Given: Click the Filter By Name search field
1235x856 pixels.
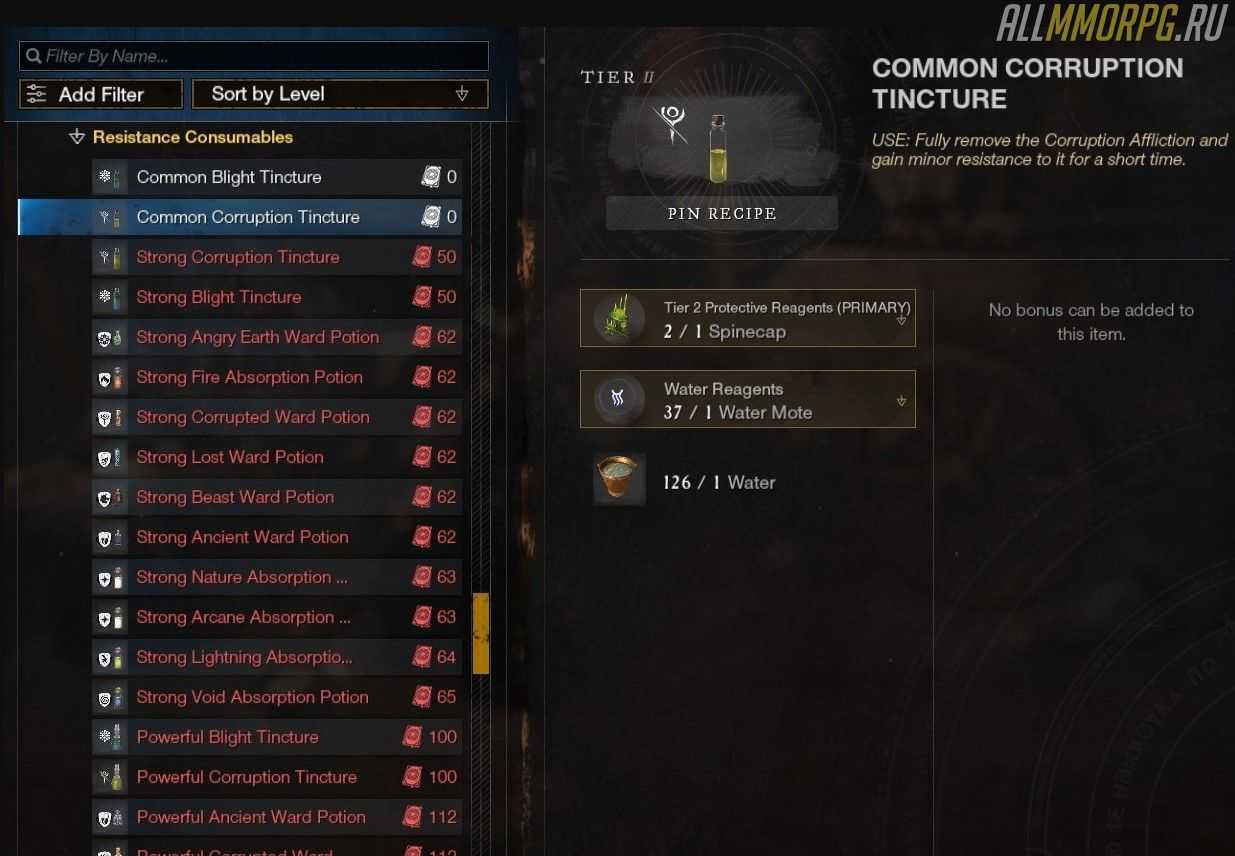Looking at the screenshot, I should click(x=255, y=56).
